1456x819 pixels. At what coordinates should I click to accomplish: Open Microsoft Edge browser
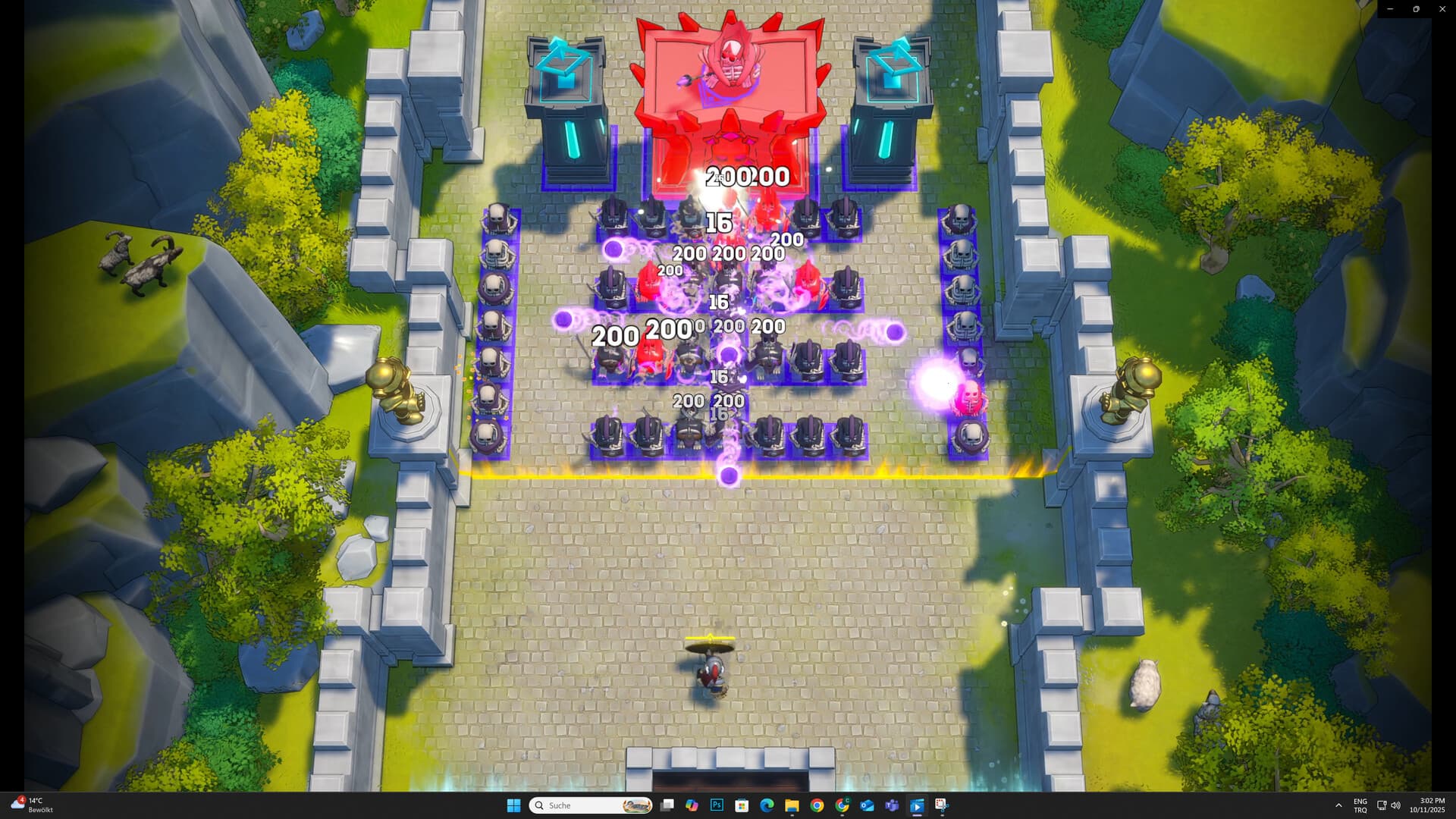tap(766, 805)
